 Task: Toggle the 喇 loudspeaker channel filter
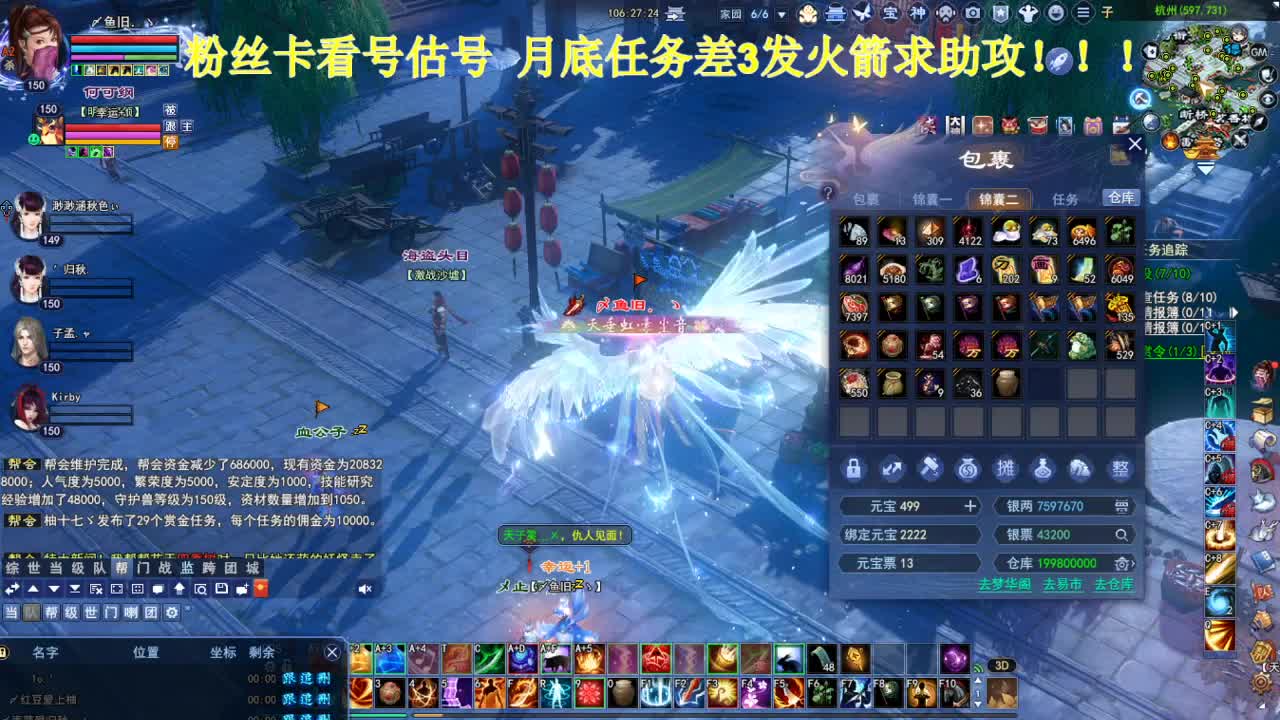click(133, 612)
